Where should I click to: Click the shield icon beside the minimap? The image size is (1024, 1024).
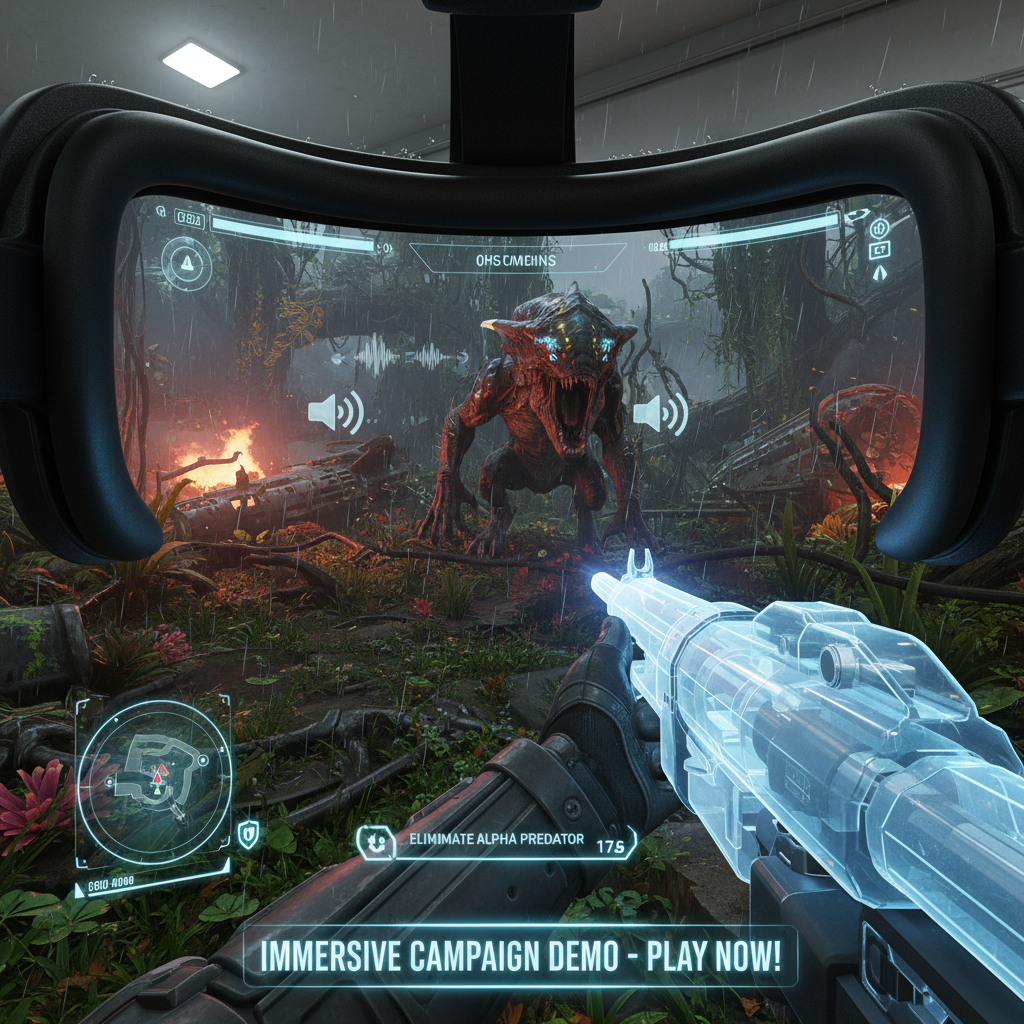click(x=247, y=833)
